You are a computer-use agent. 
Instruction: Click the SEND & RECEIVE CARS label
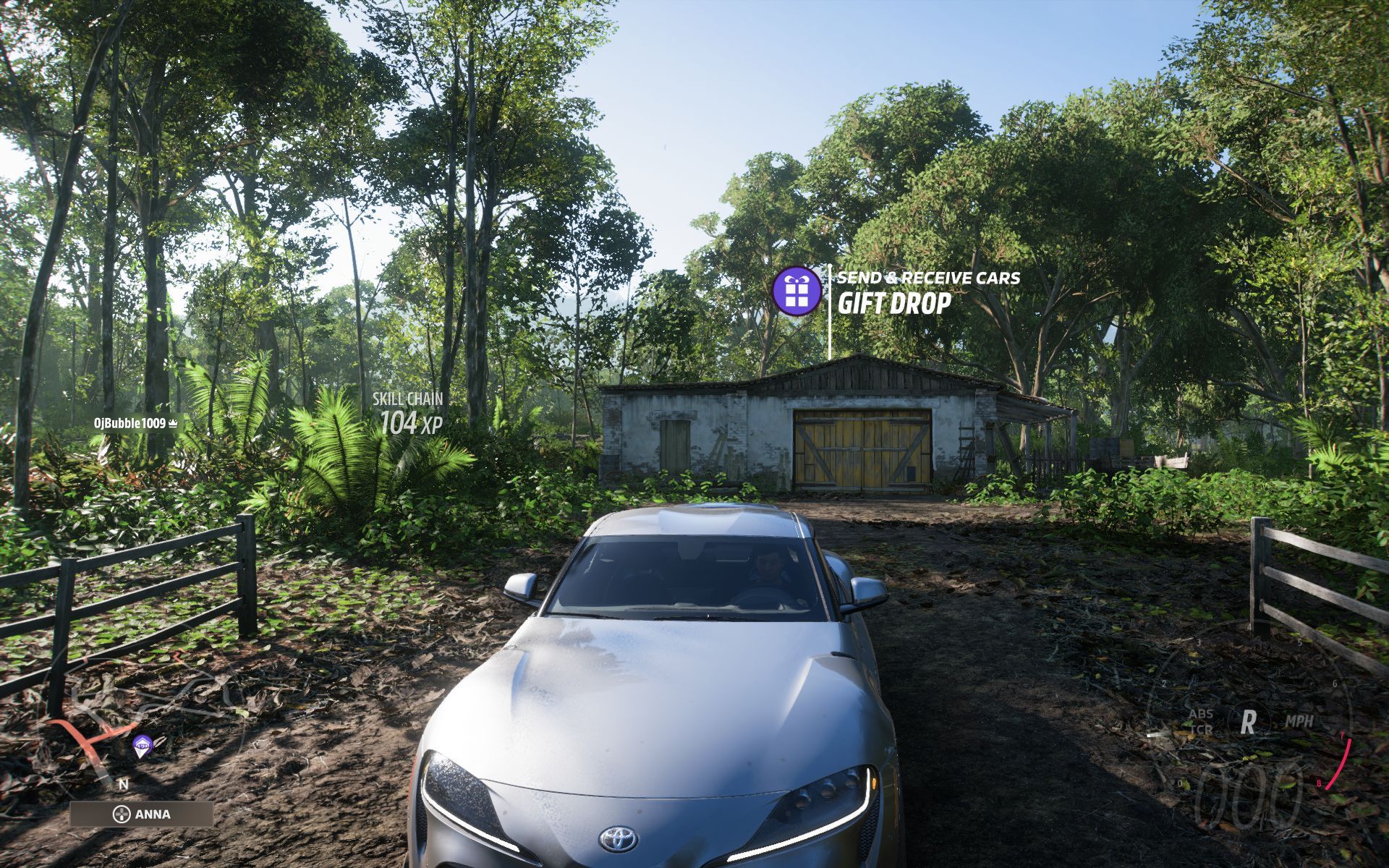(928, 276)
